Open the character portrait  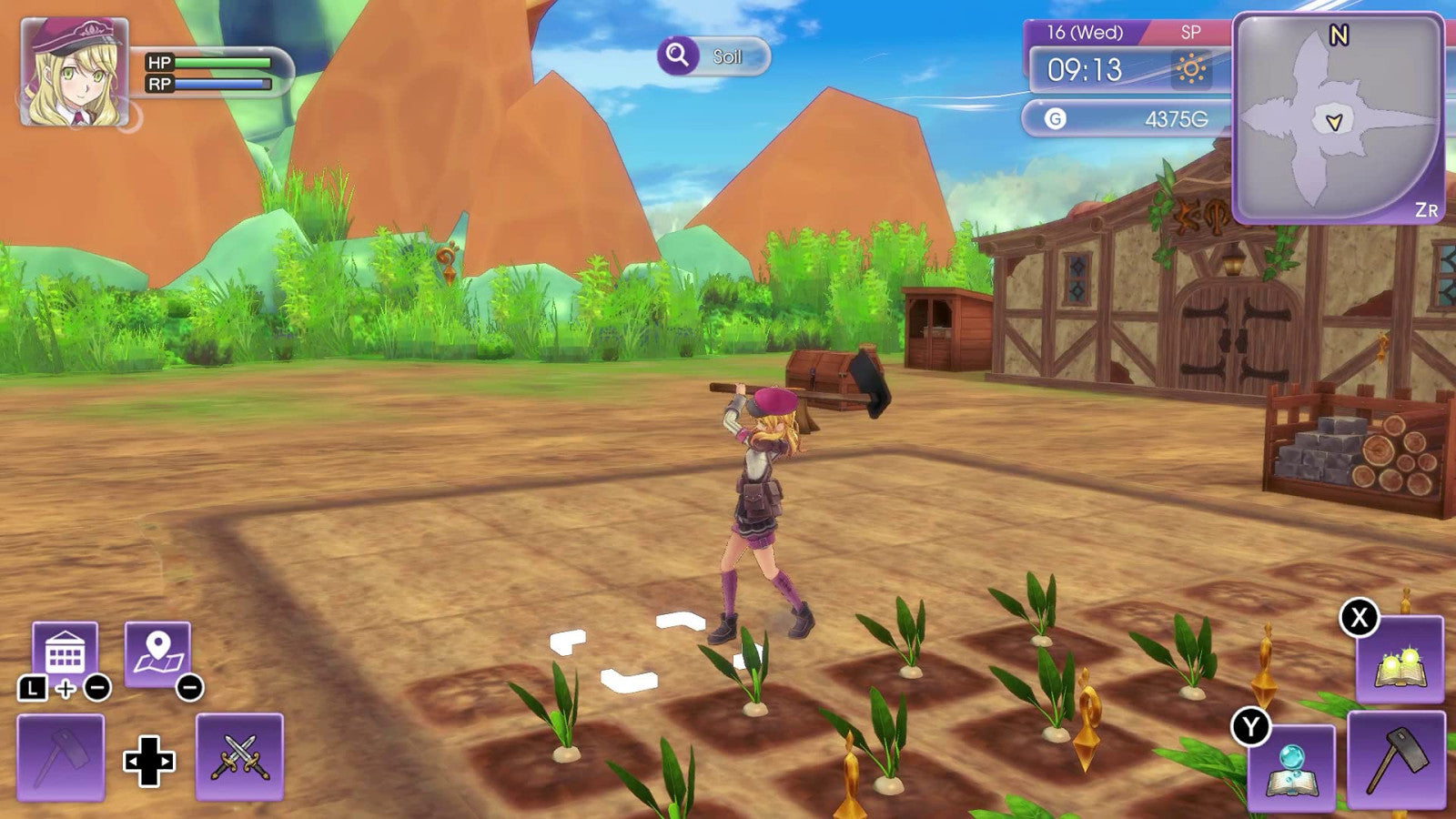74,72
